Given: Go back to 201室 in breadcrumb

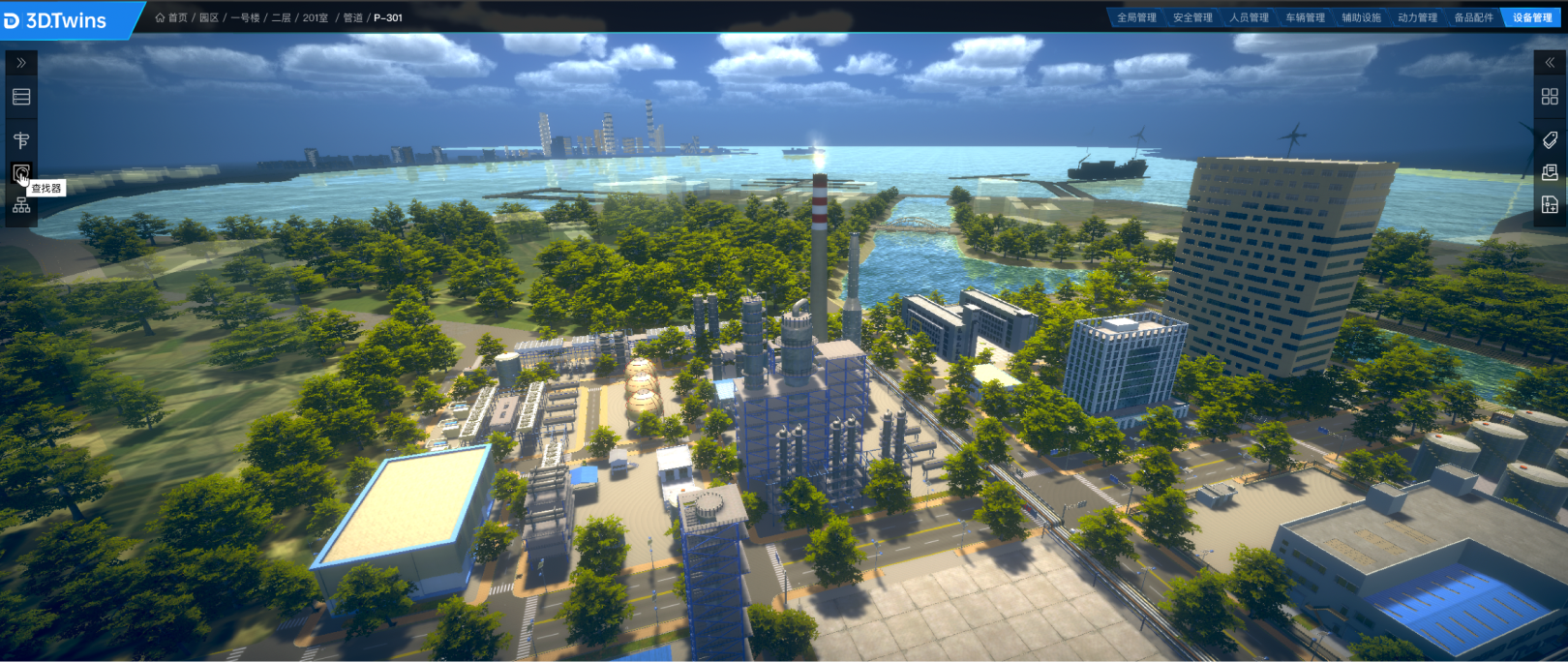Looking at the screenshot, I should (316, 17).
